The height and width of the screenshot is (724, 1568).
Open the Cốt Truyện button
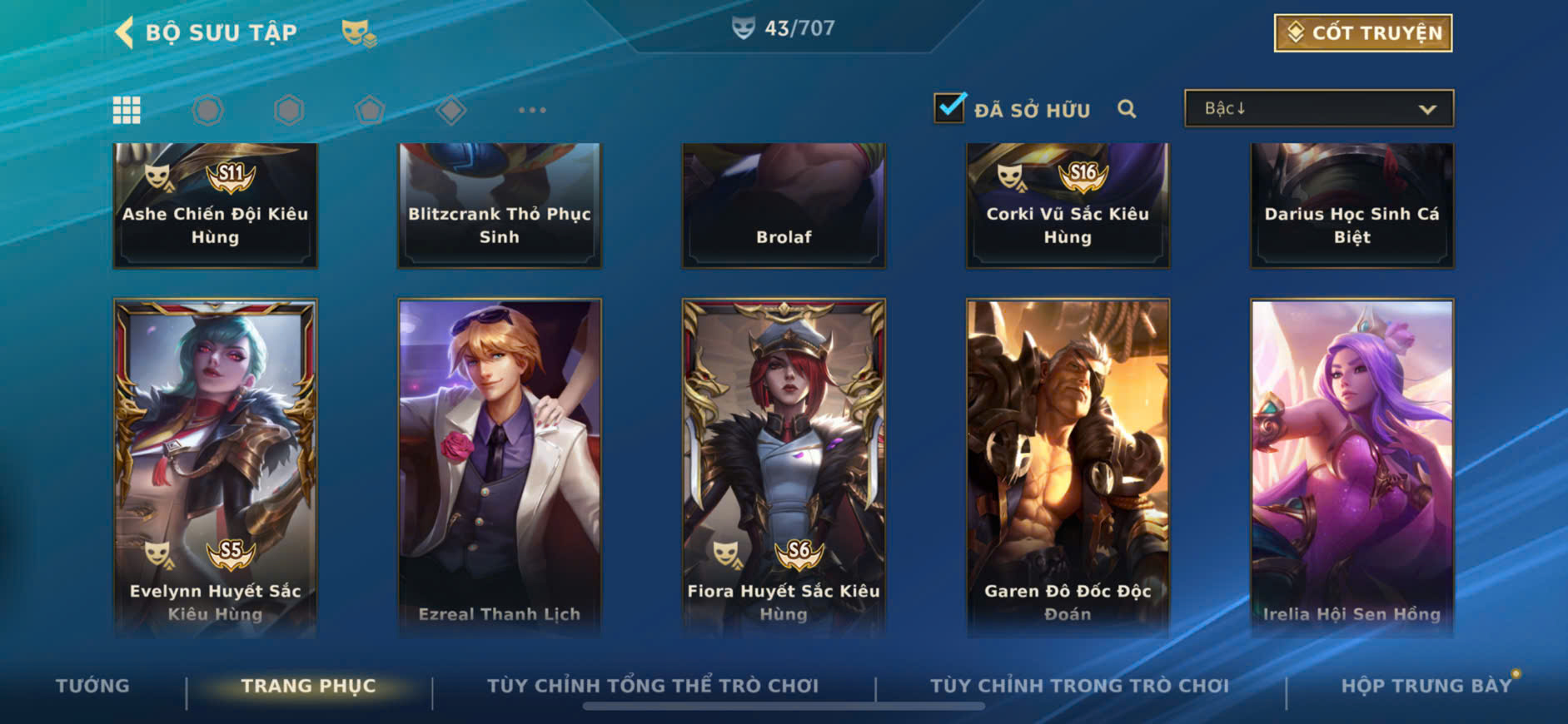(1362, 33)
